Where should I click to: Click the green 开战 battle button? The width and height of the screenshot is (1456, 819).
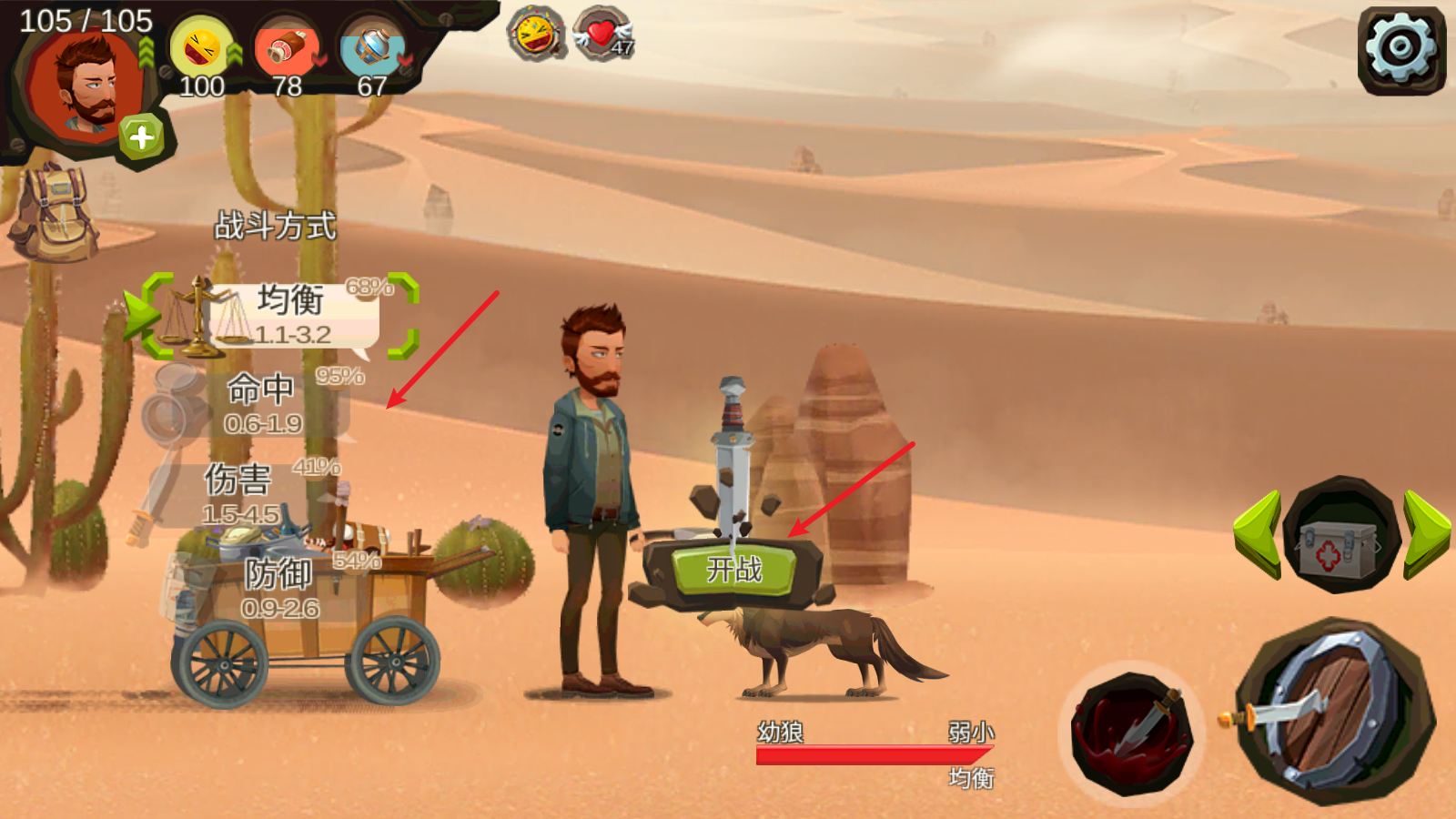(733, 570)
